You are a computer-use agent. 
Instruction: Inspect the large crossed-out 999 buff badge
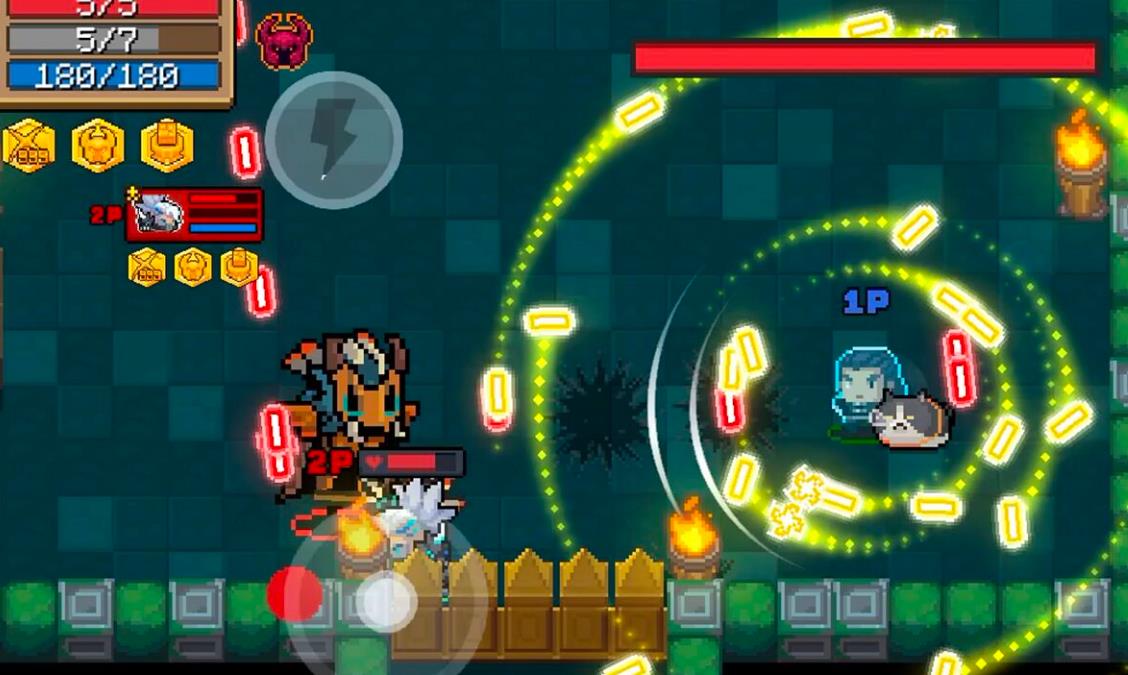(x=28, y=146)
